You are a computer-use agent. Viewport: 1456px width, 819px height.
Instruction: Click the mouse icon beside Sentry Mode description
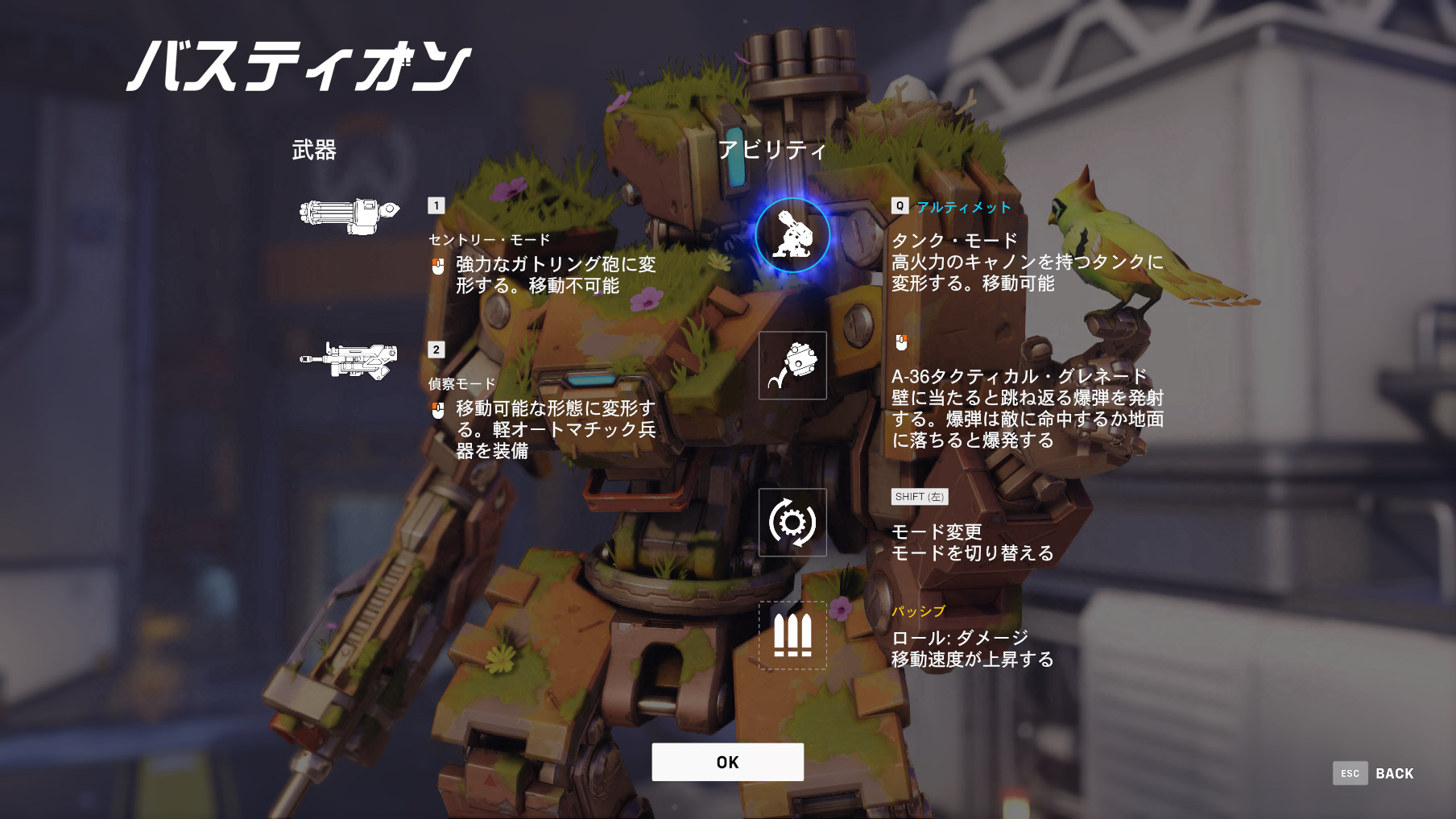(x=436, y=263)
